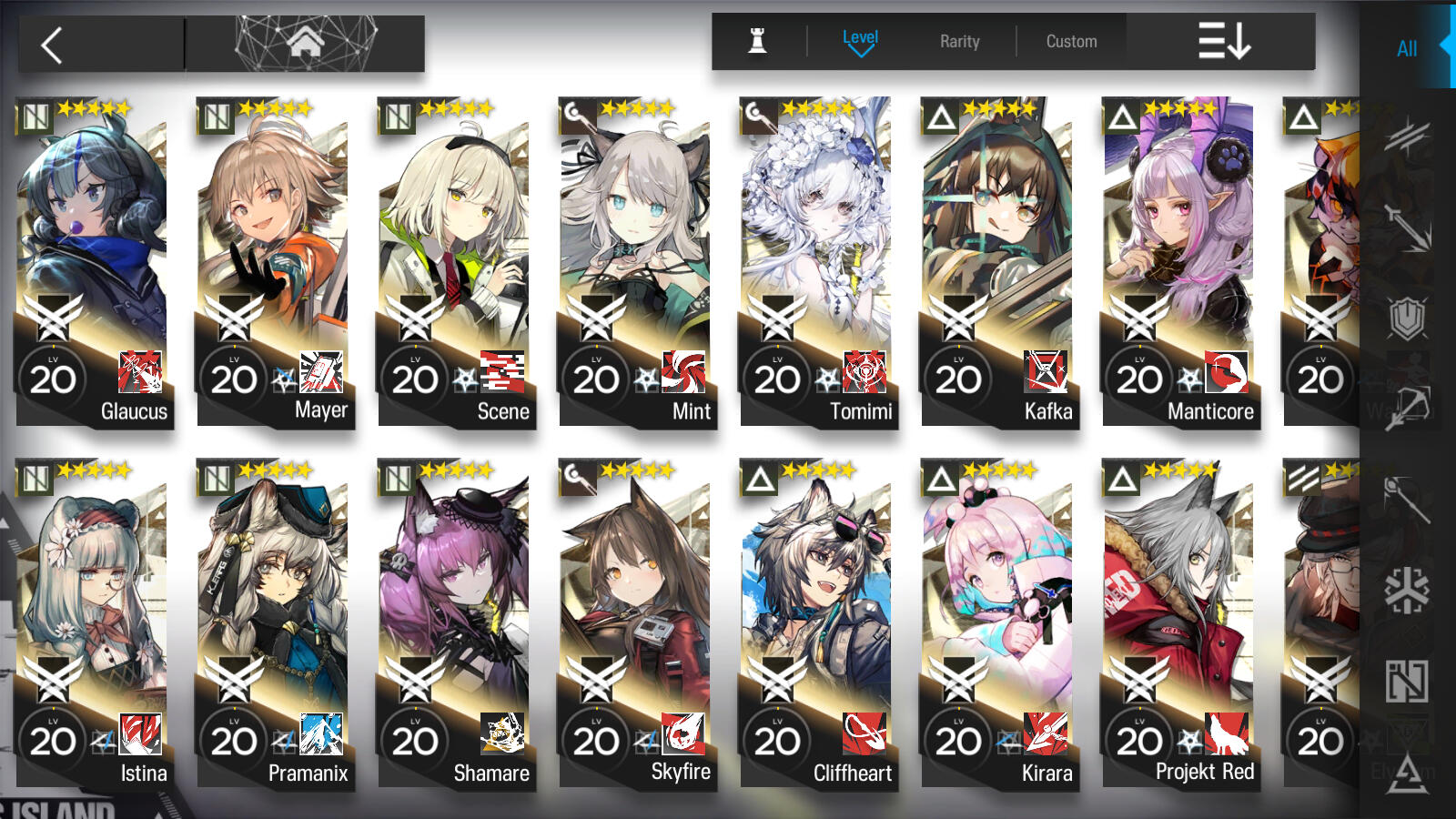1456x819 pixels.
Task: Pick the Tomimi operator card
Action: tap(816, 262)
